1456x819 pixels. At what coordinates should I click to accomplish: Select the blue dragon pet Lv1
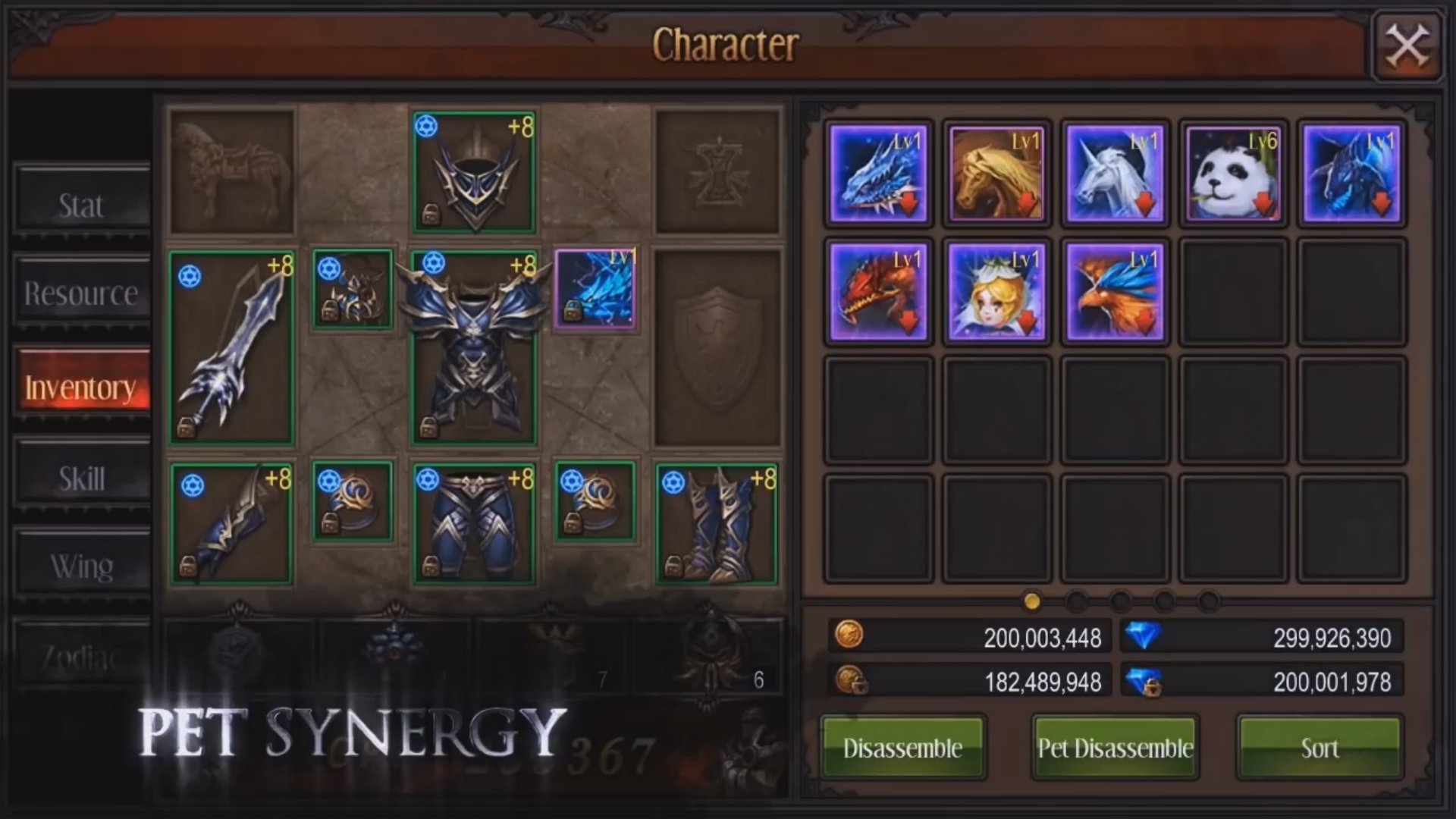[x=878, y=173]
